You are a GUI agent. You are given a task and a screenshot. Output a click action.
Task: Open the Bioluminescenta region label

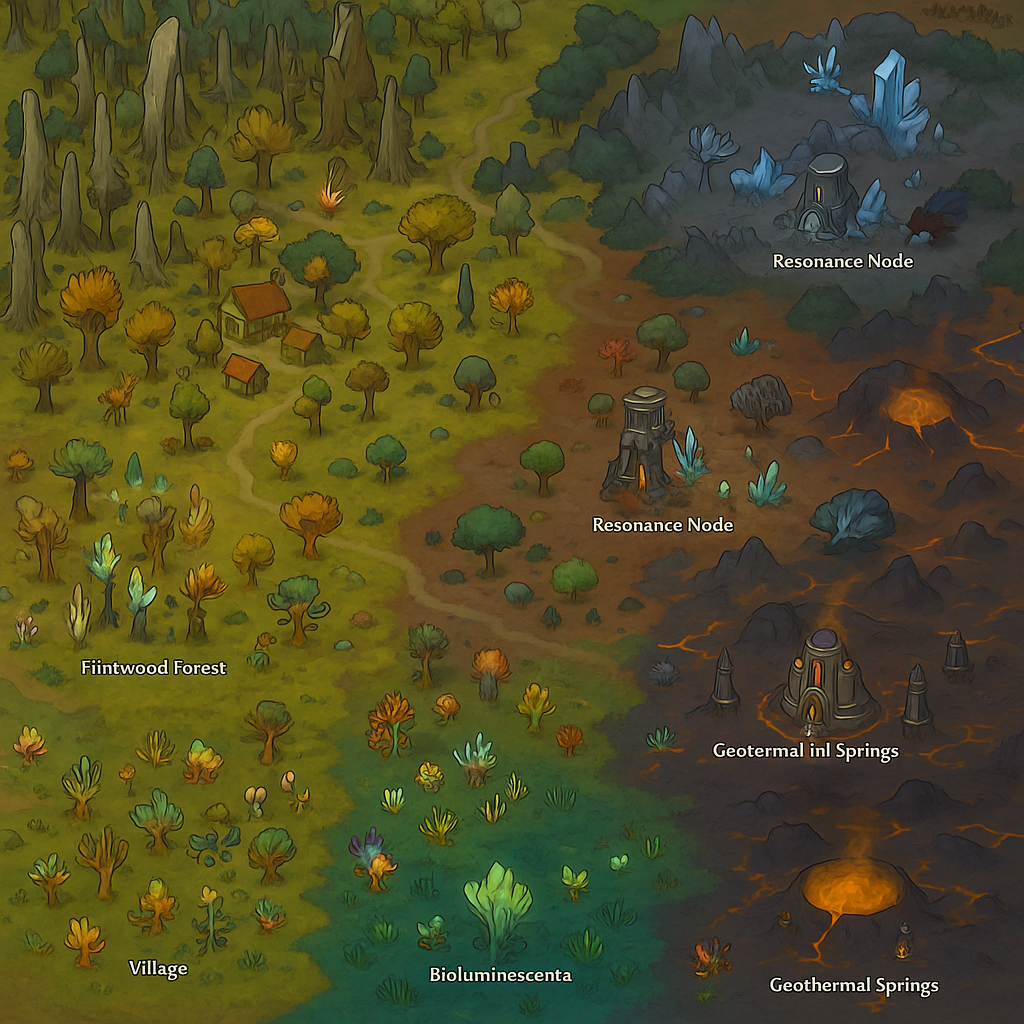pyautogui.click(x=501, y=974)
